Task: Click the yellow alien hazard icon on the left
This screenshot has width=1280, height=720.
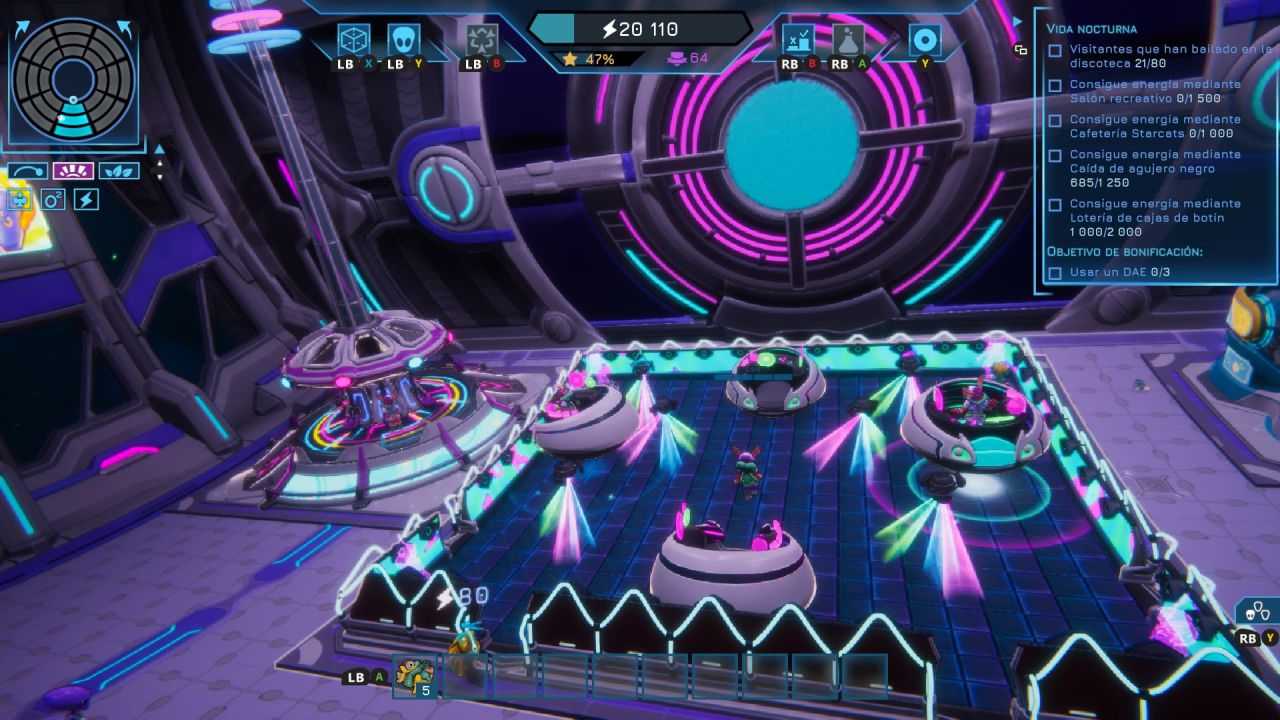Action: click(19, 199)
